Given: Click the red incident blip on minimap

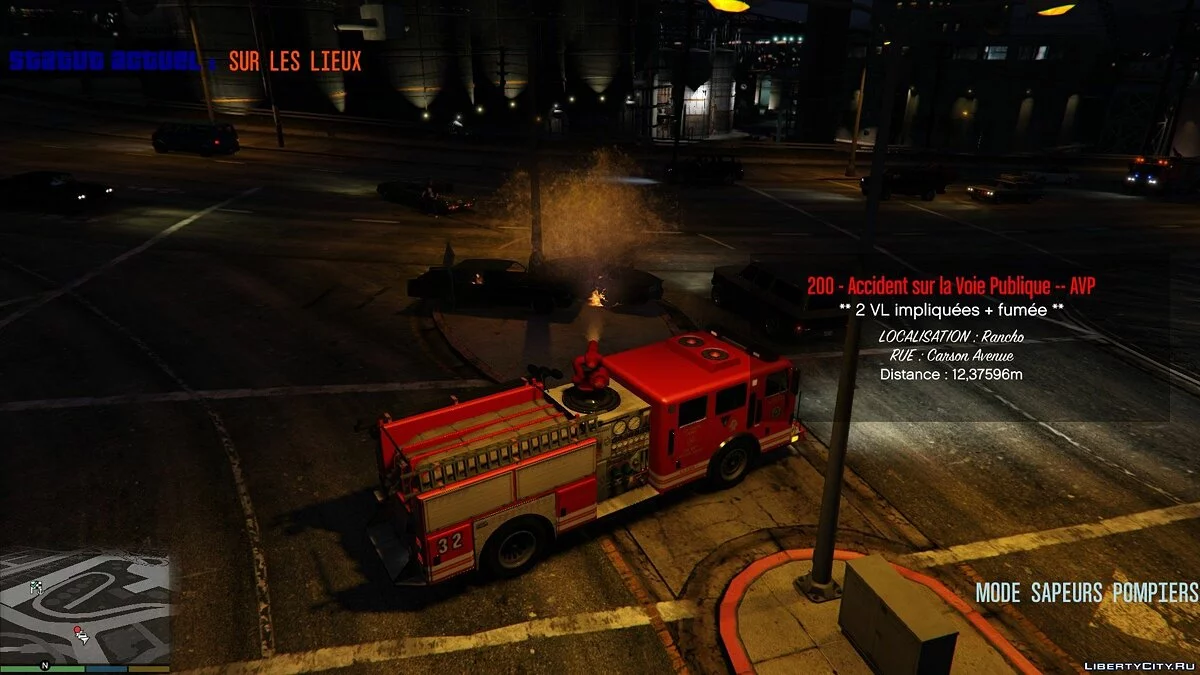Looking at the screenshot, I should [x=77, y=631].
